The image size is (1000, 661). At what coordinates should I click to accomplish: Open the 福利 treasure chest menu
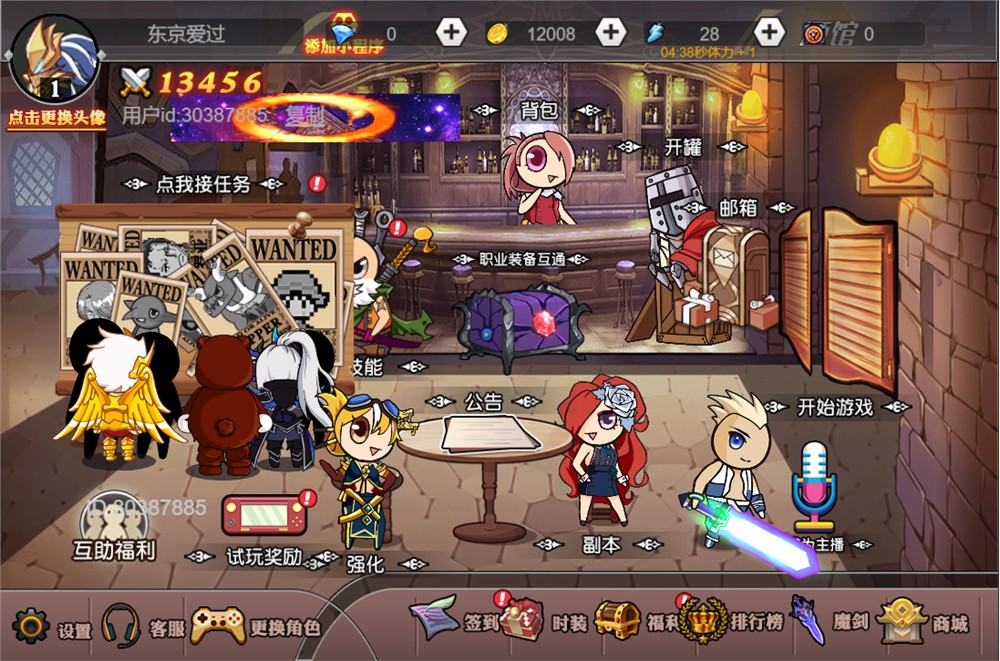618,622
